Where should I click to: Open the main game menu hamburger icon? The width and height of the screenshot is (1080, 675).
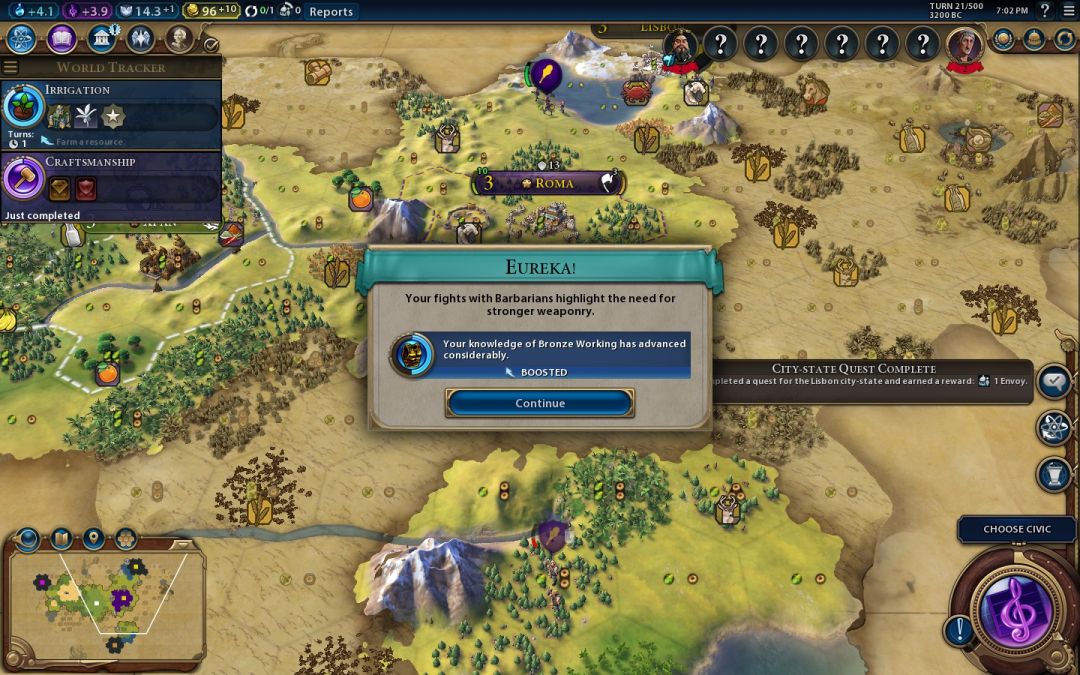1066,11
